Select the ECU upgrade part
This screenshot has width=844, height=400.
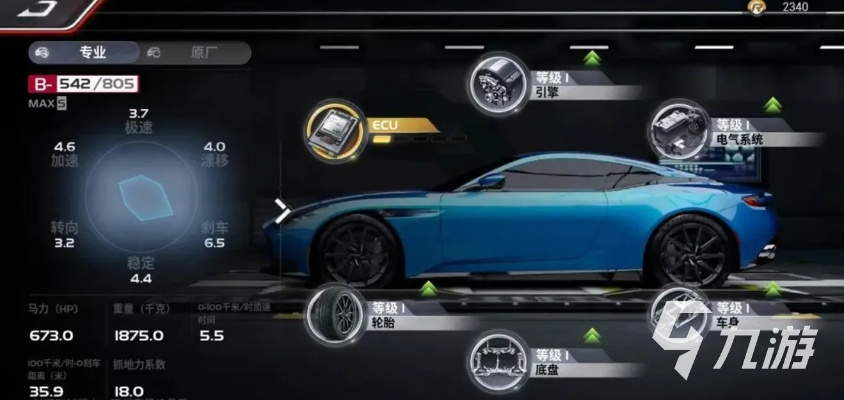click(335, 130)
